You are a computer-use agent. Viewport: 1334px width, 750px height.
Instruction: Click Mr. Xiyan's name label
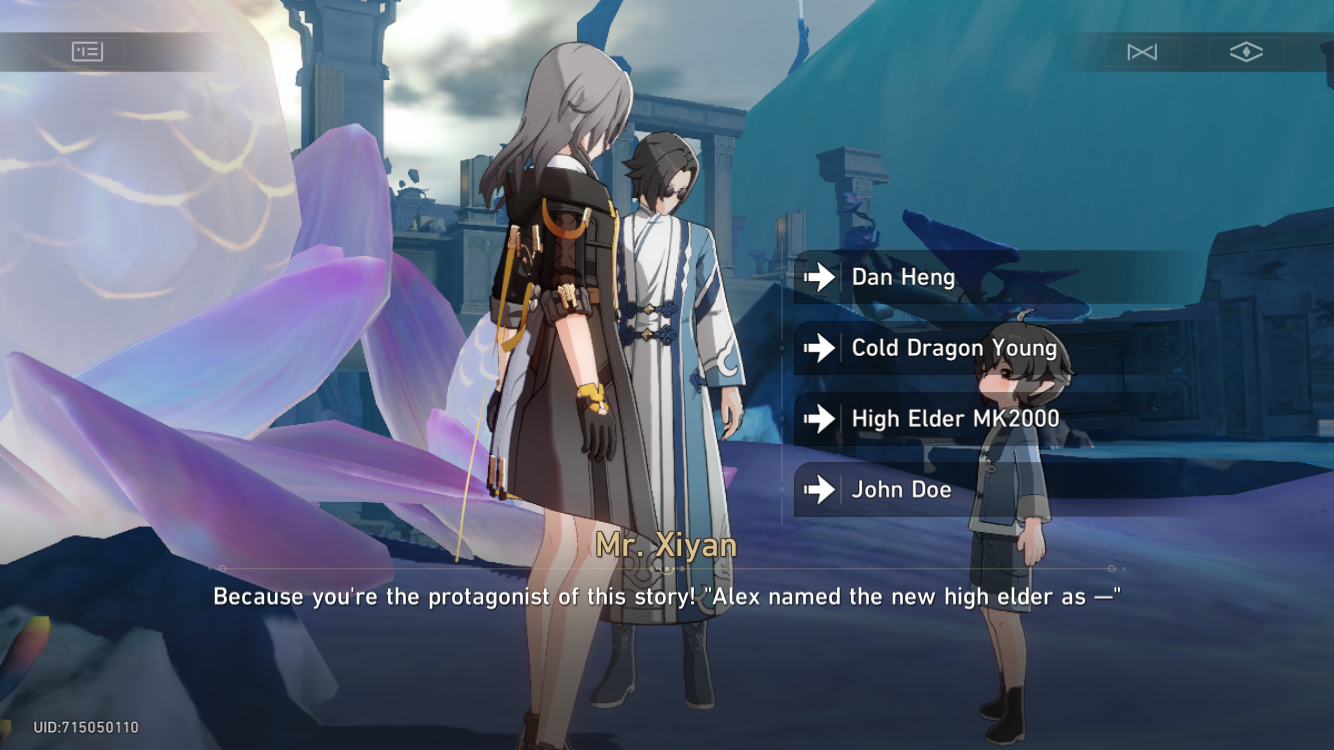pyautogui.click(x=667, y=545)
